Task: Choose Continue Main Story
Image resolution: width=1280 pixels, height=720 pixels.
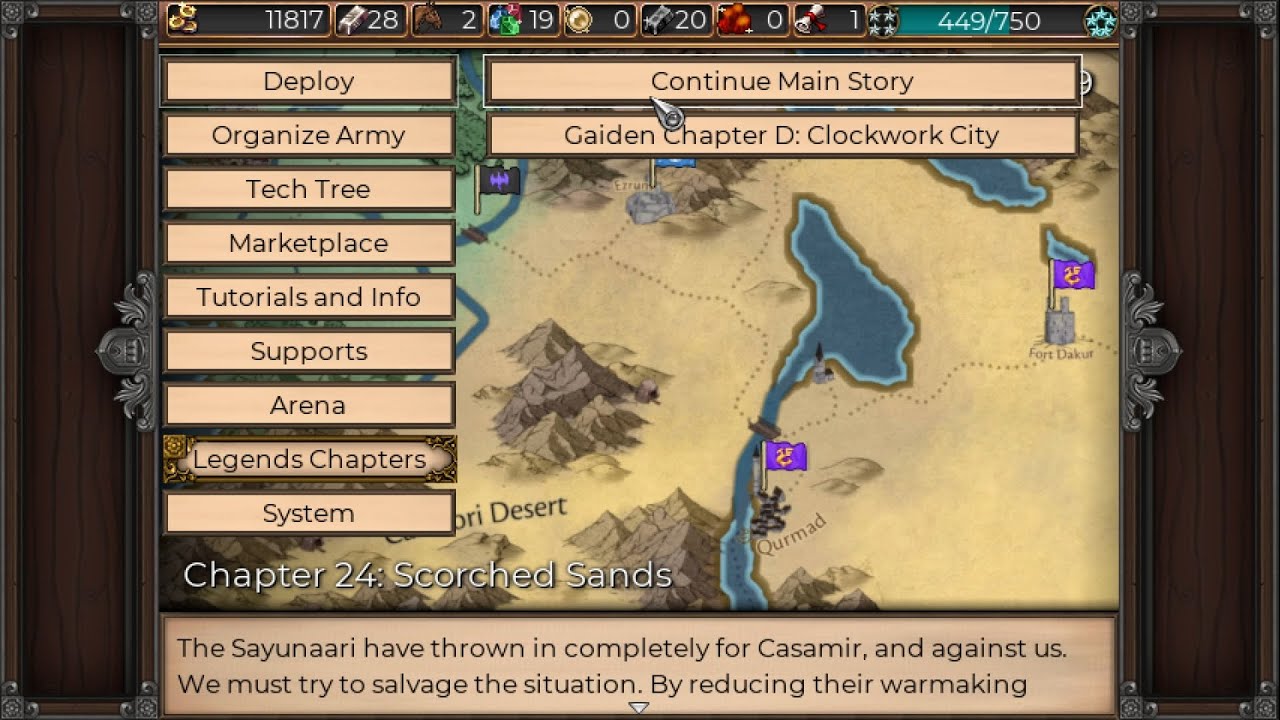Action: pyautogui.click(x=782, y=81)
